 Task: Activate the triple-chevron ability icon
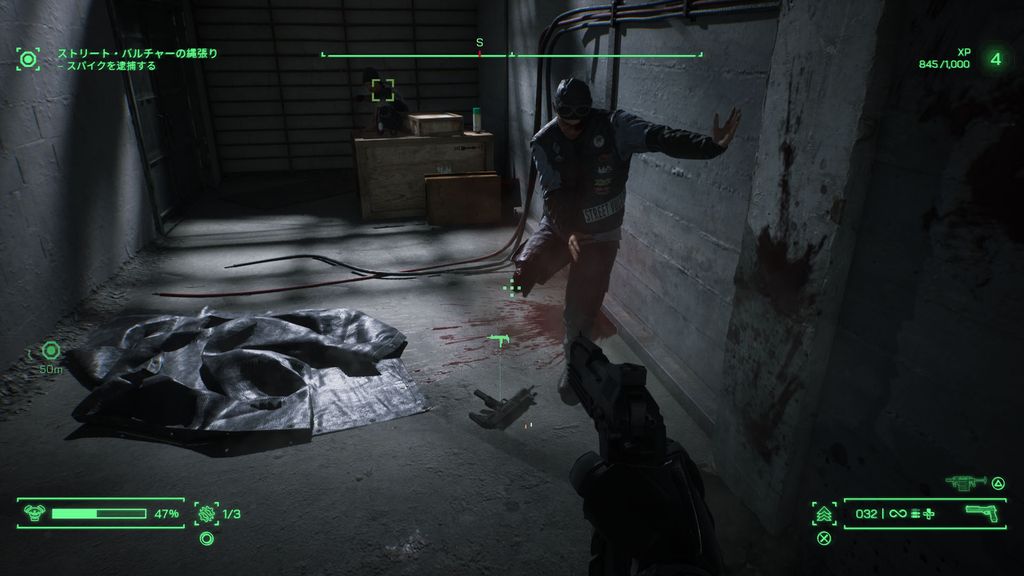click(824, 514)
